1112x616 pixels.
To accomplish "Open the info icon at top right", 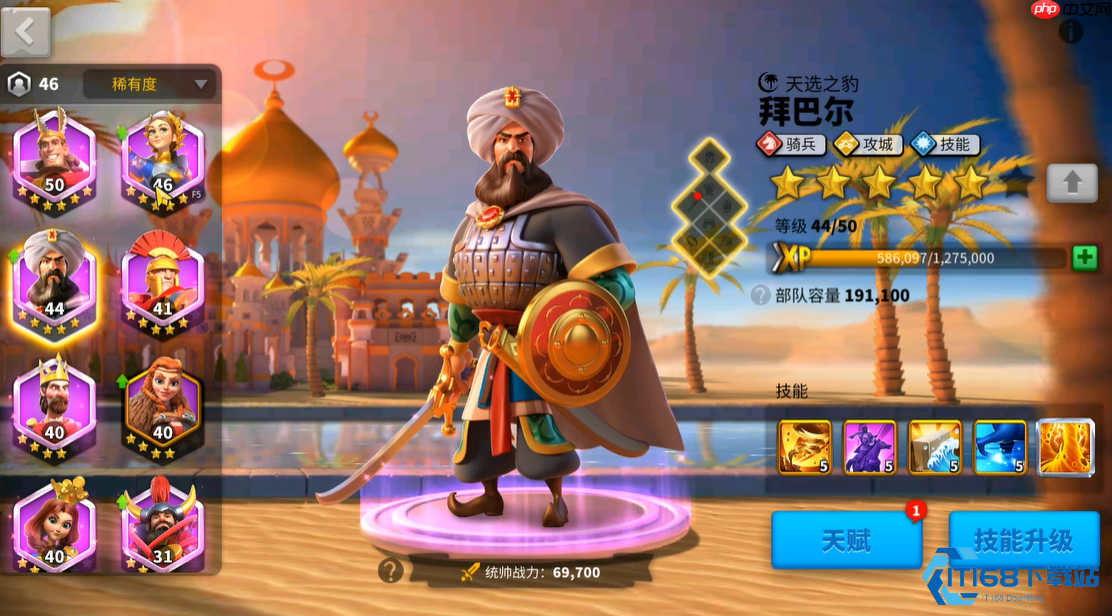I will [x=1071, y=32].
